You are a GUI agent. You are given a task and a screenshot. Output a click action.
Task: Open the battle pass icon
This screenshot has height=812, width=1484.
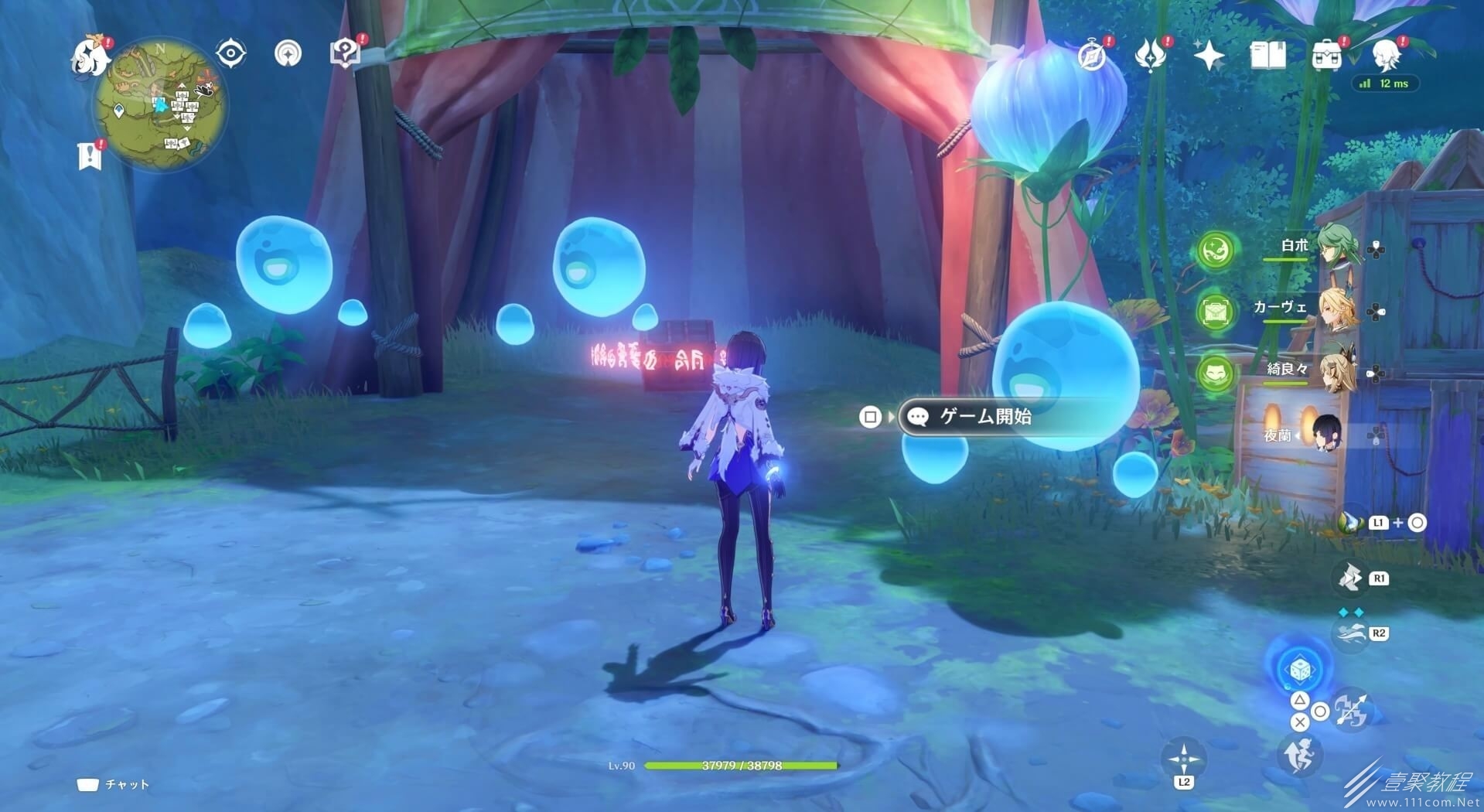coord(1150,56)
